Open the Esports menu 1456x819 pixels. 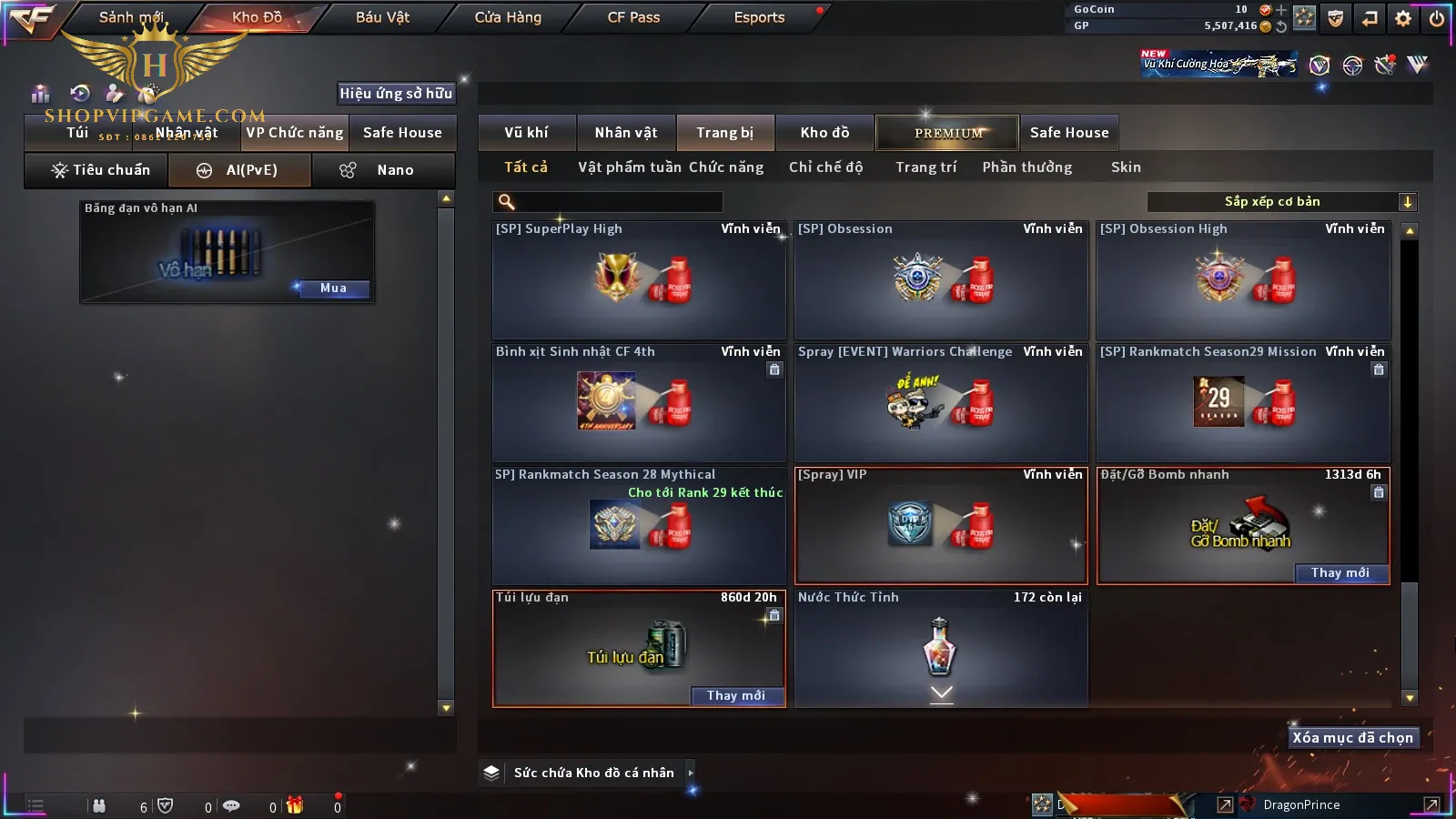point(759,17)
